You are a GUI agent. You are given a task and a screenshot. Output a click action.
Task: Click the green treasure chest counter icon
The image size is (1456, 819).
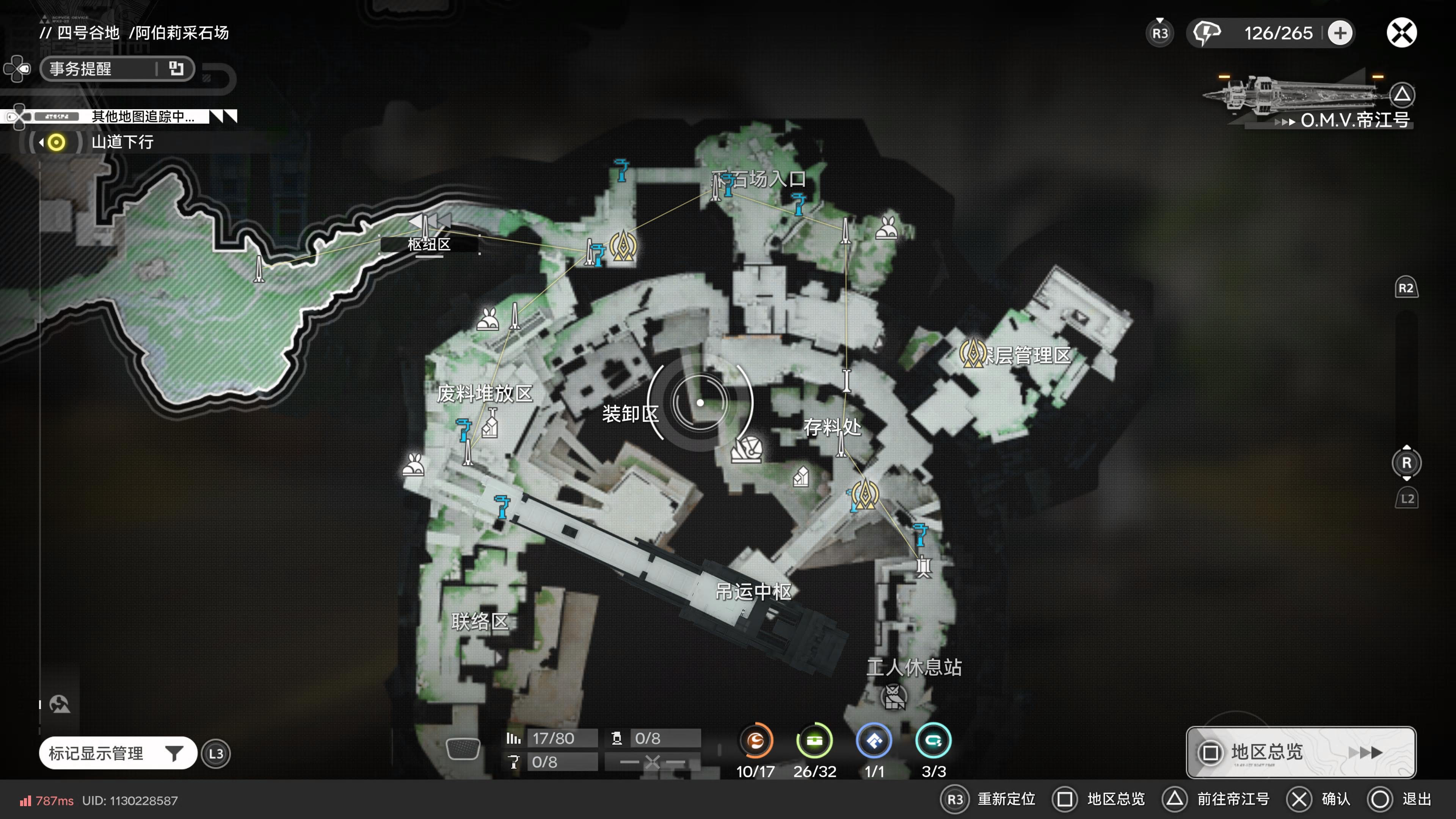[814, 741]
